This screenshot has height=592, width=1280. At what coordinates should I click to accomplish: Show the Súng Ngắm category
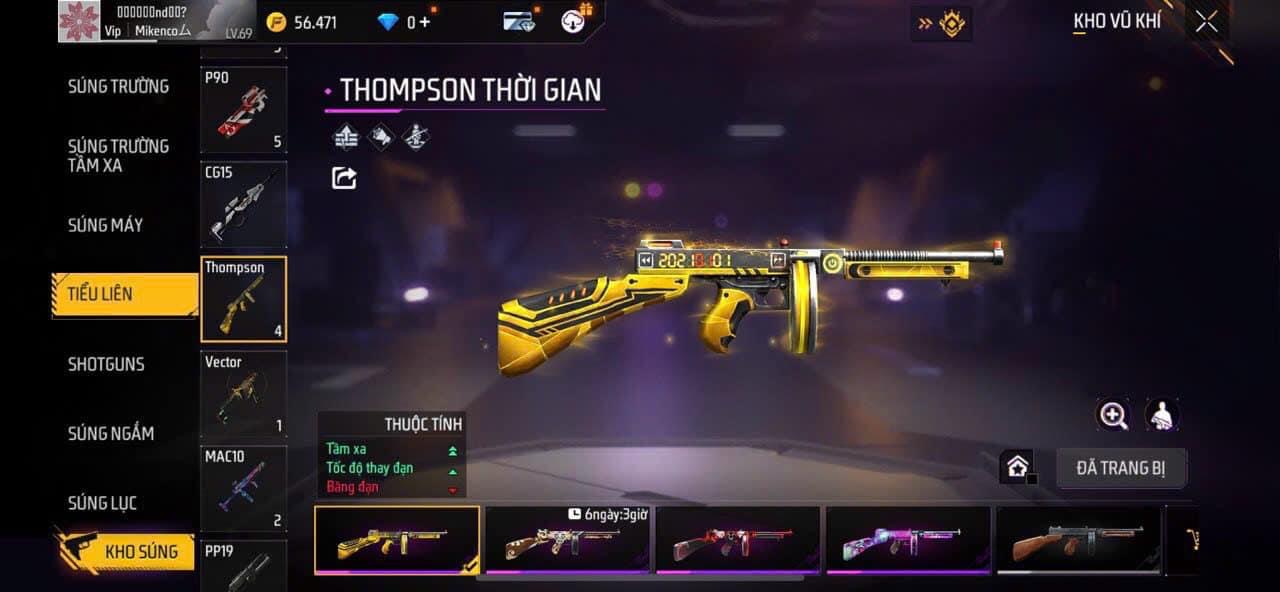pos(110,433)
